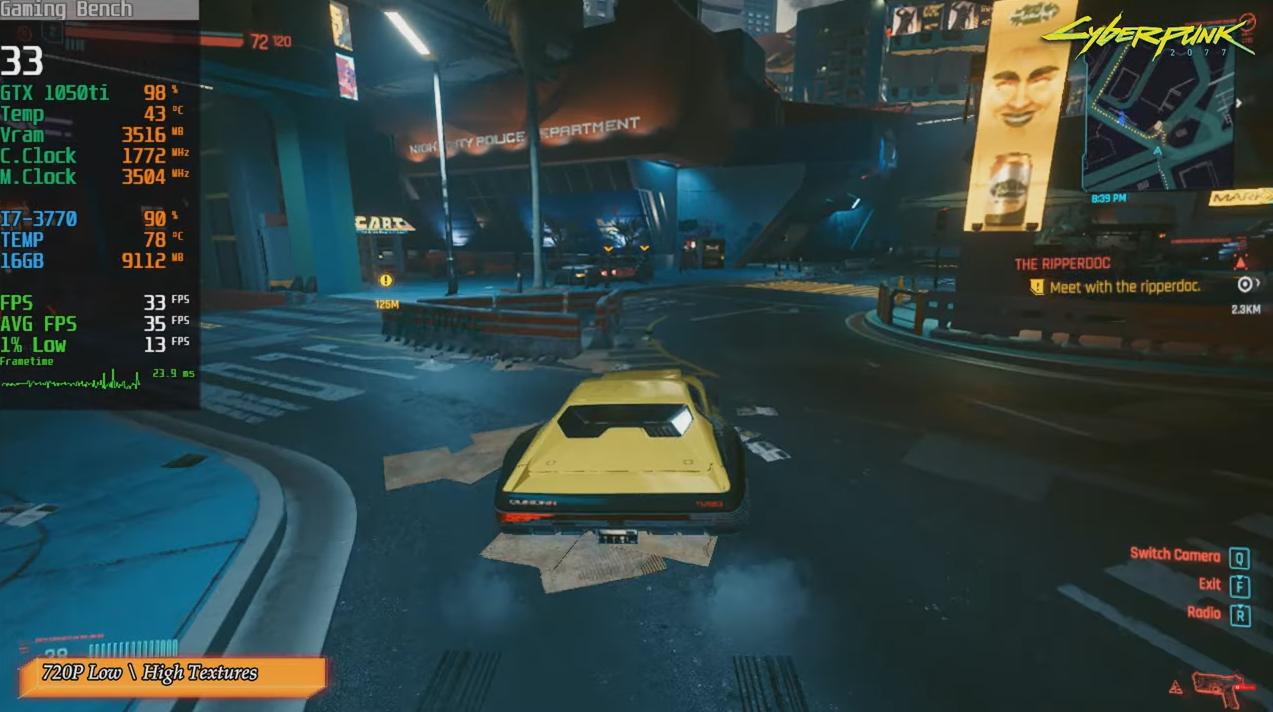1273x712 pixels.
Task: Click the yellow exclamation quest marker
Action: point(386,281)
